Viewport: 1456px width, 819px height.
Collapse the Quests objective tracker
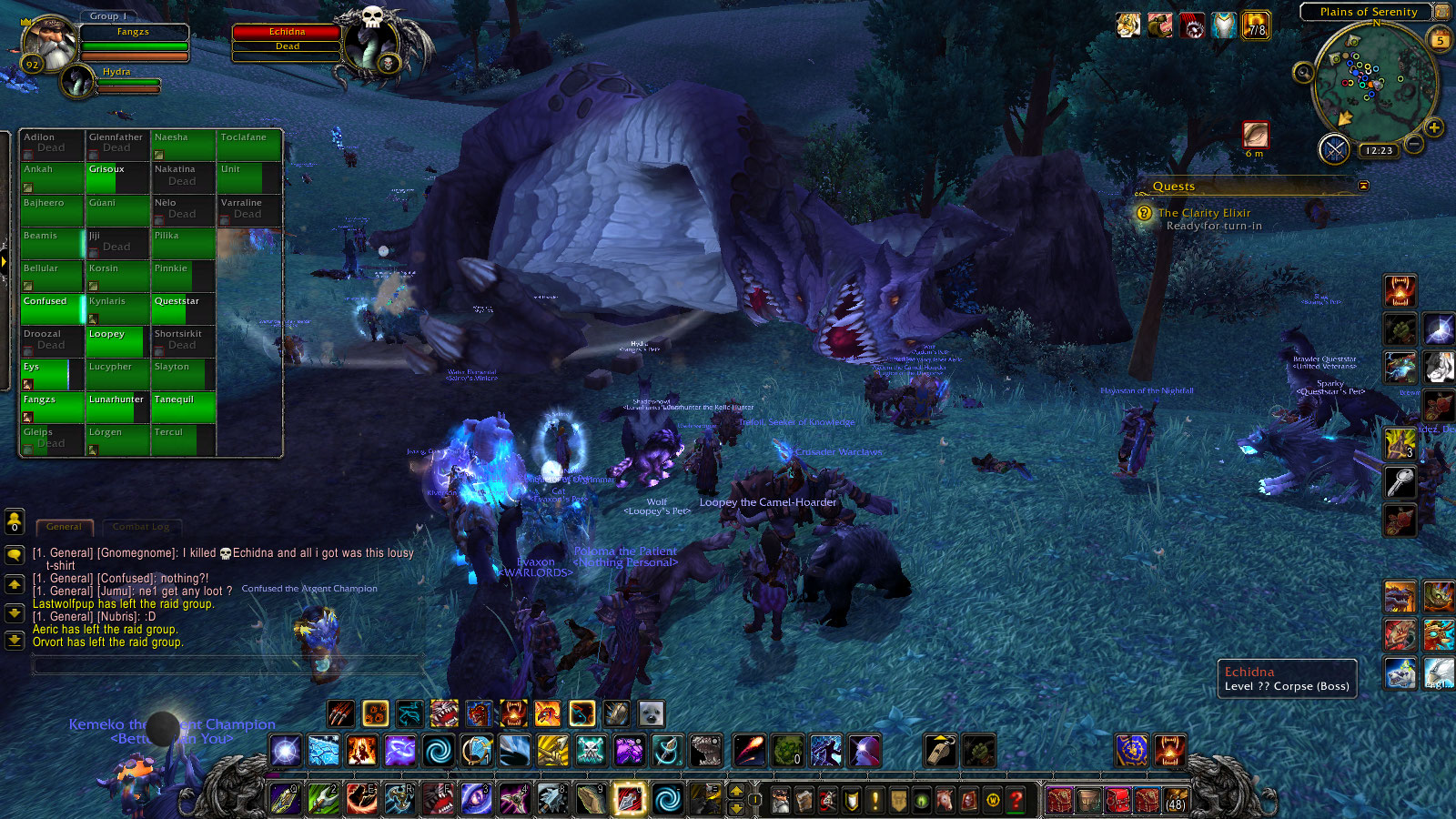(x=1361, y=186)
